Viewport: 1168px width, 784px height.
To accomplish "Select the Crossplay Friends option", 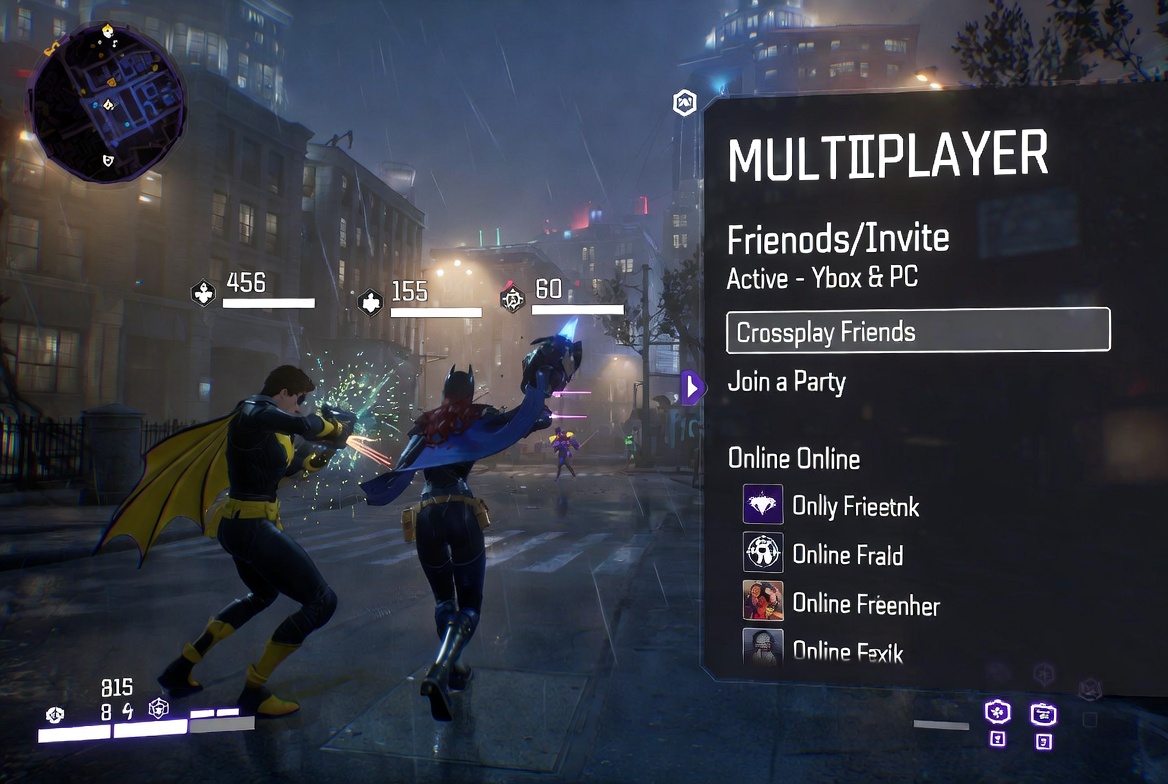I will [x=917, y=331].
